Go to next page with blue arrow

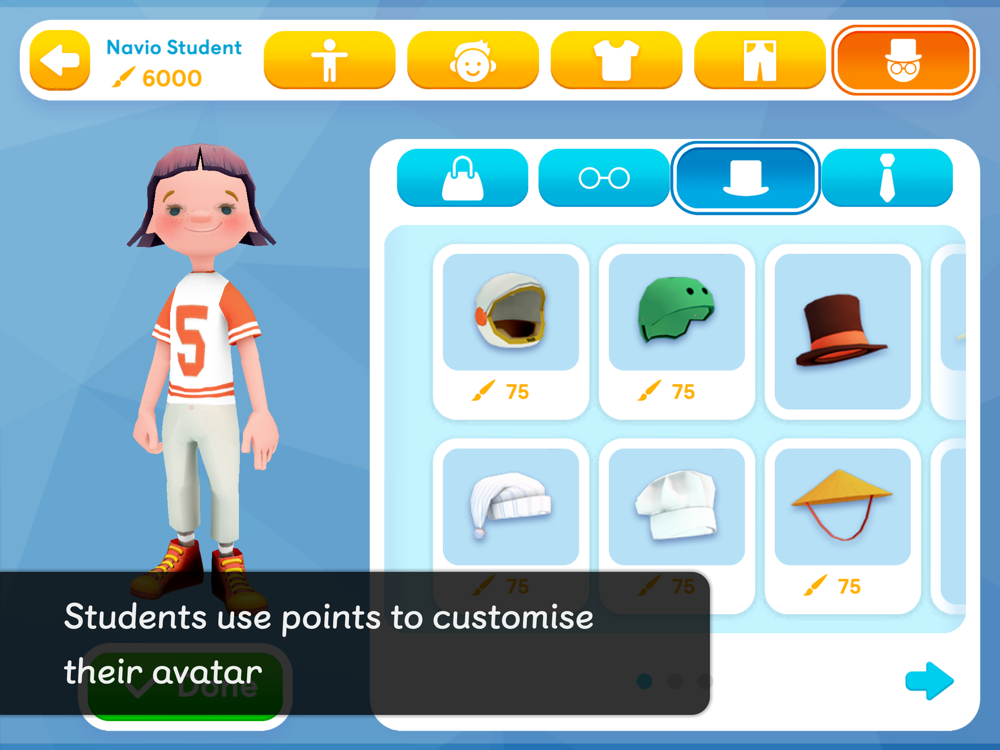[929, 681]
